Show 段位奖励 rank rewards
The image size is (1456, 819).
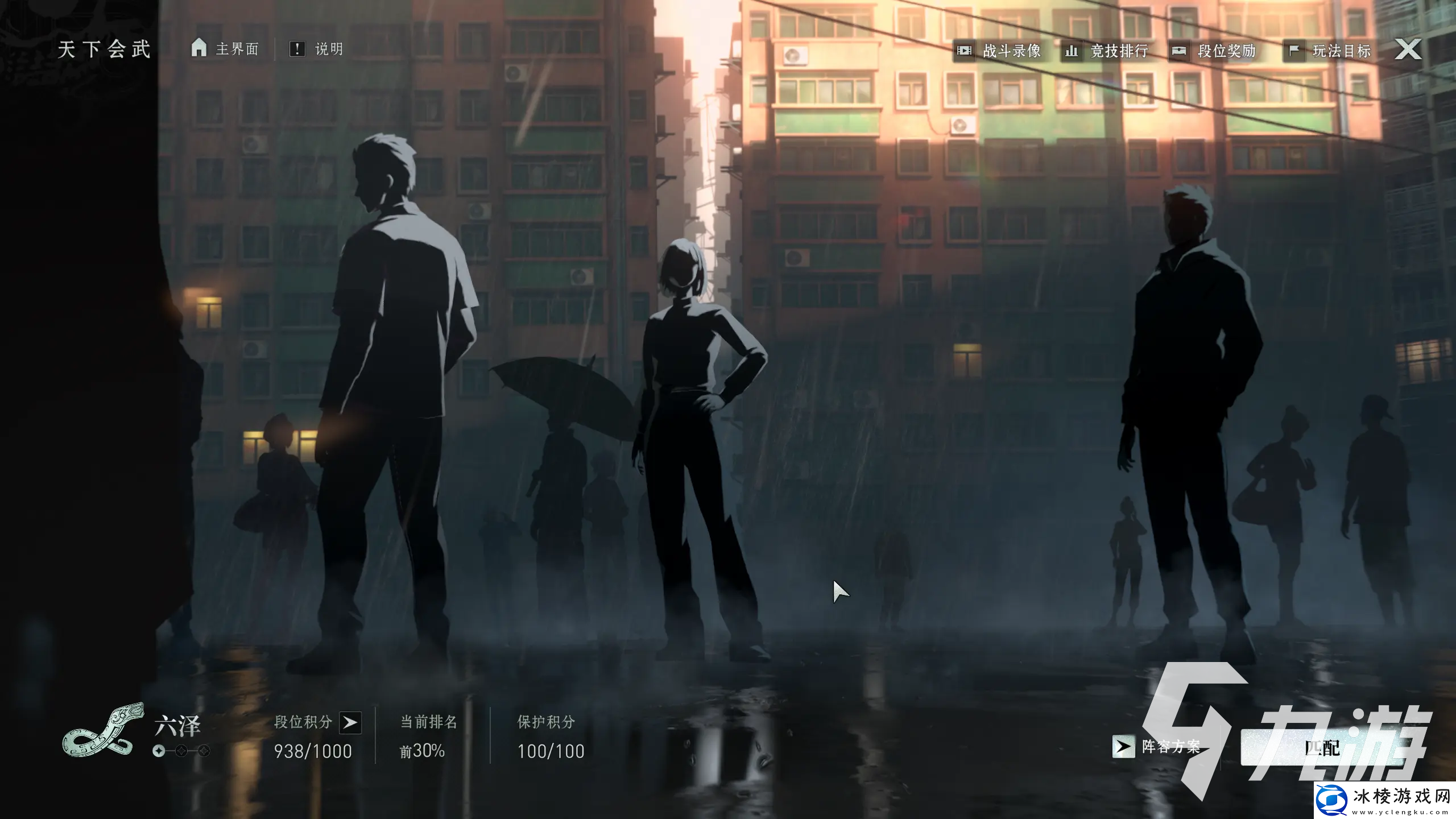click(x=1214, y=51)
